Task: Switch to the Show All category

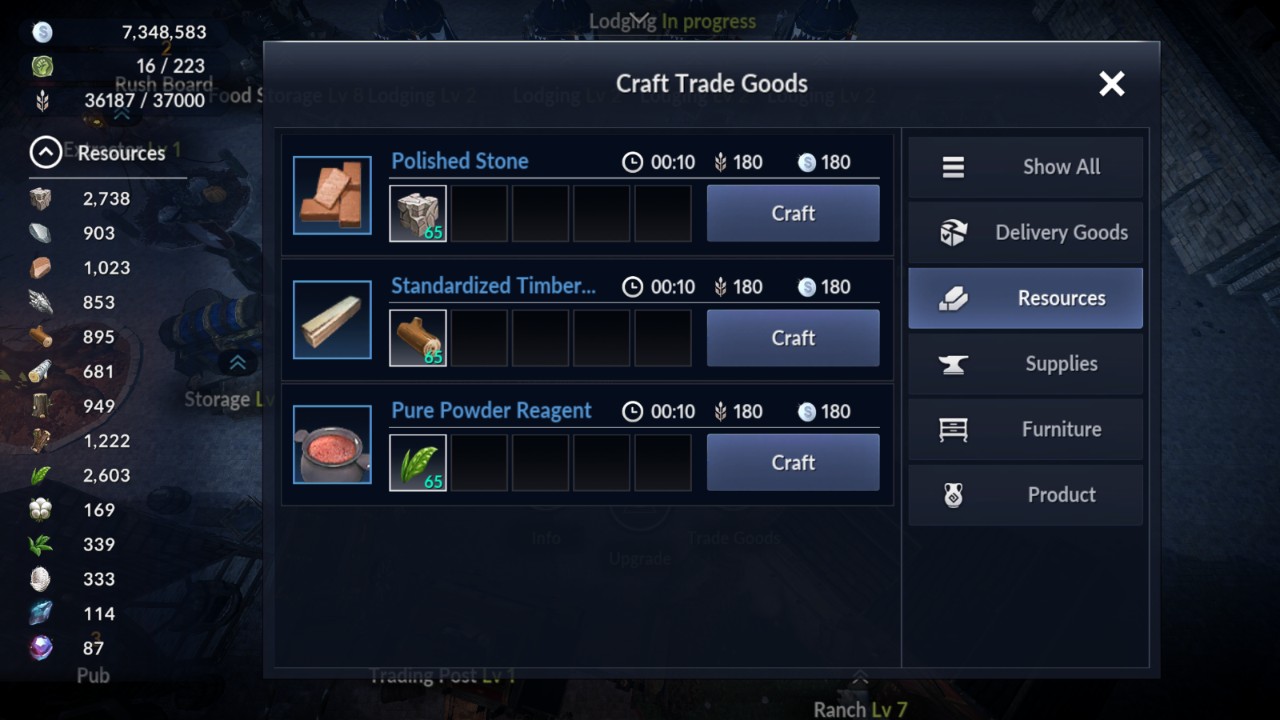Action: coord(1025,167)
